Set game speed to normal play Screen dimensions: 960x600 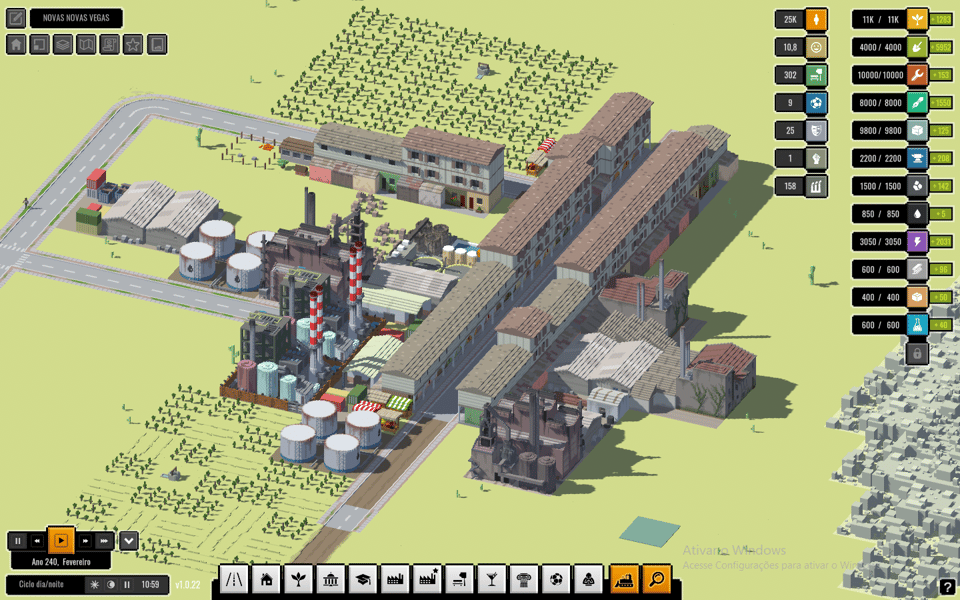(x=61, y=541)
